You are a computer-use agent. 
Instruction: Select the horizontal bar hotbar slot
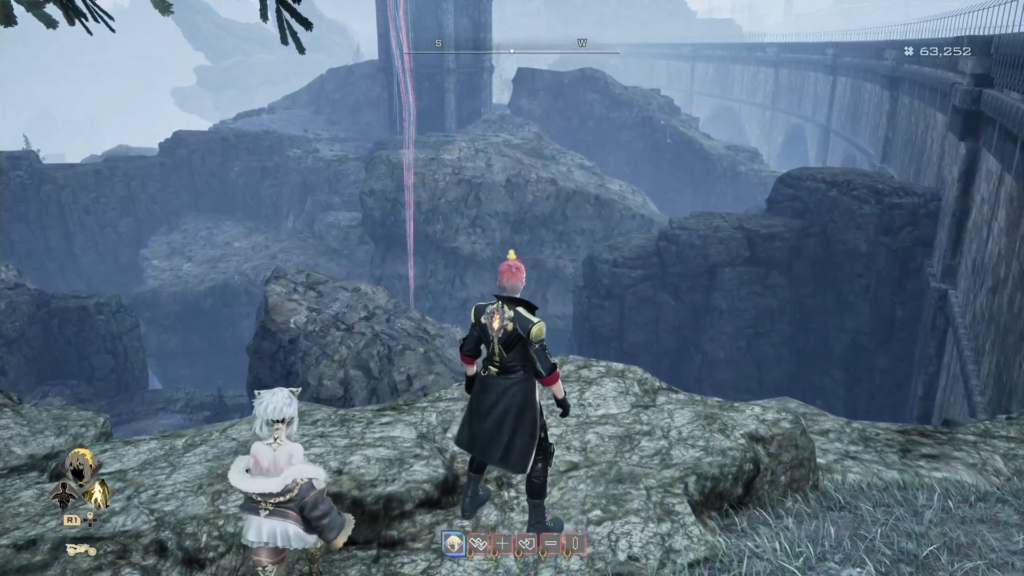click(551, 543)
